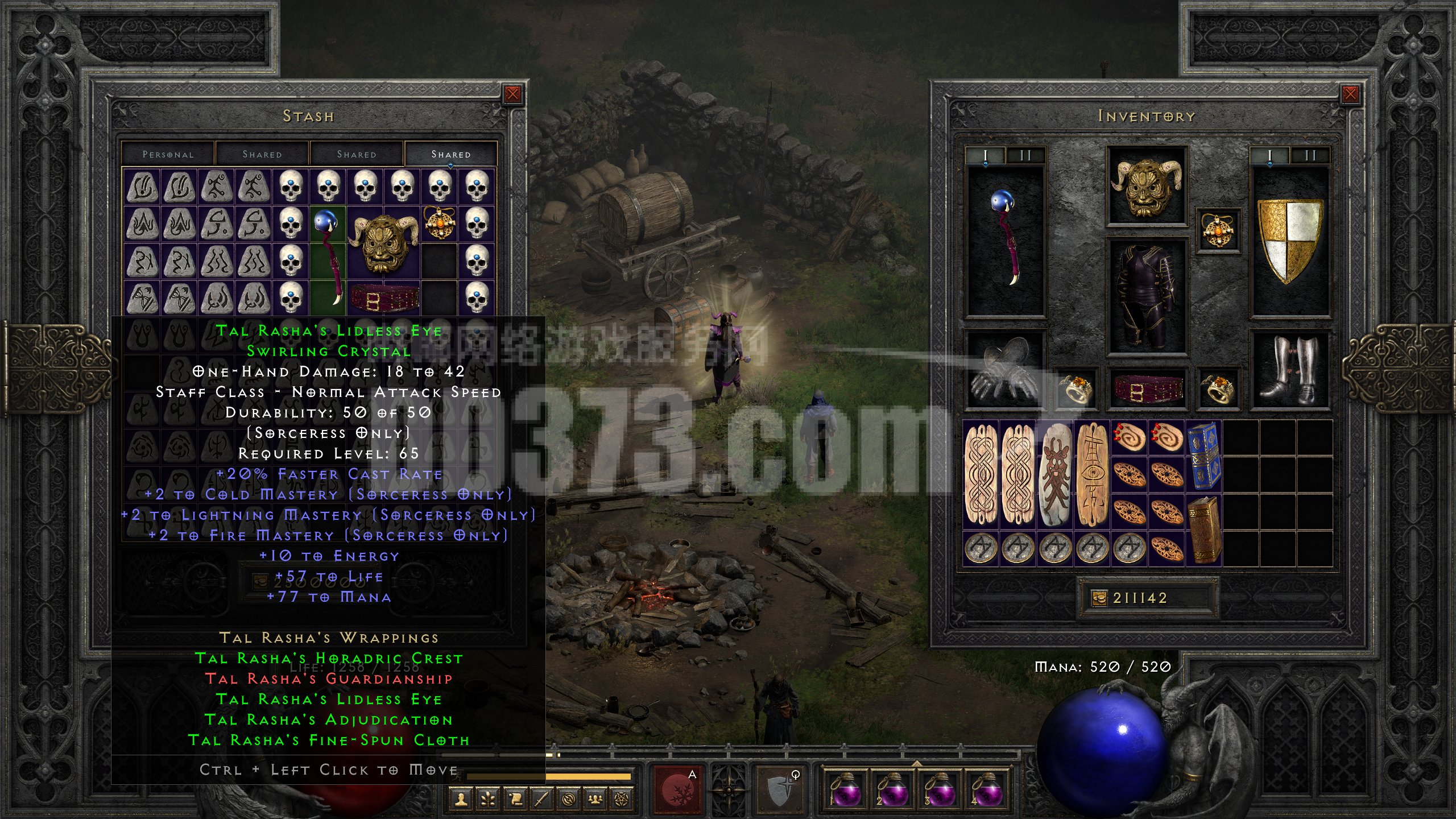Grab the gold amulet from the stash
The height and width of the screenshot is (819, 1456).
(439, 224)
